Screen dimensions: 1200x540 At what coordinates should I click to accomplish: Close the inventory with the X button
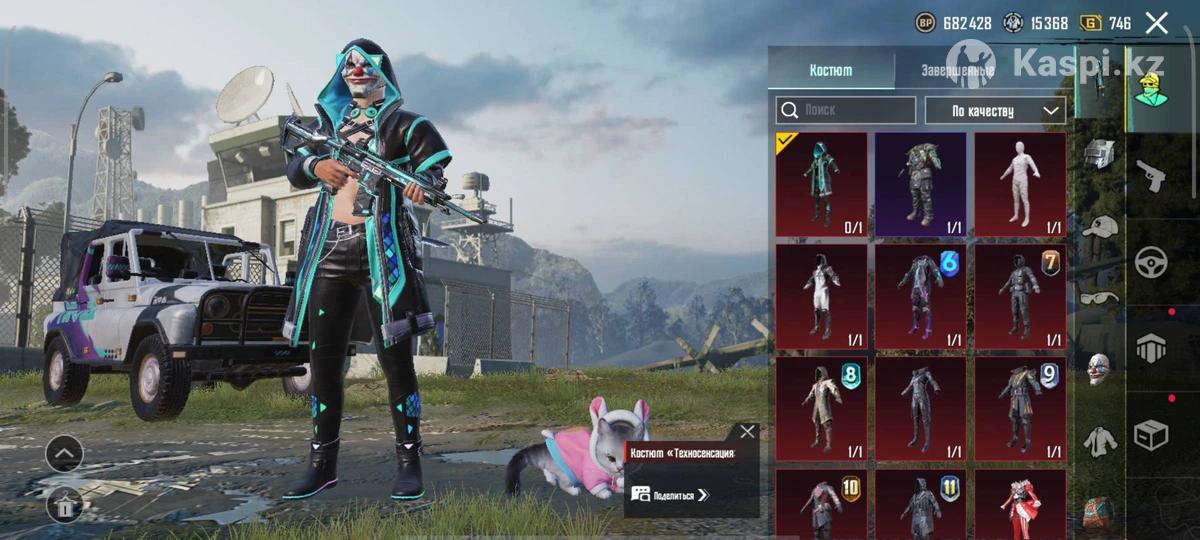(1156, 23)
